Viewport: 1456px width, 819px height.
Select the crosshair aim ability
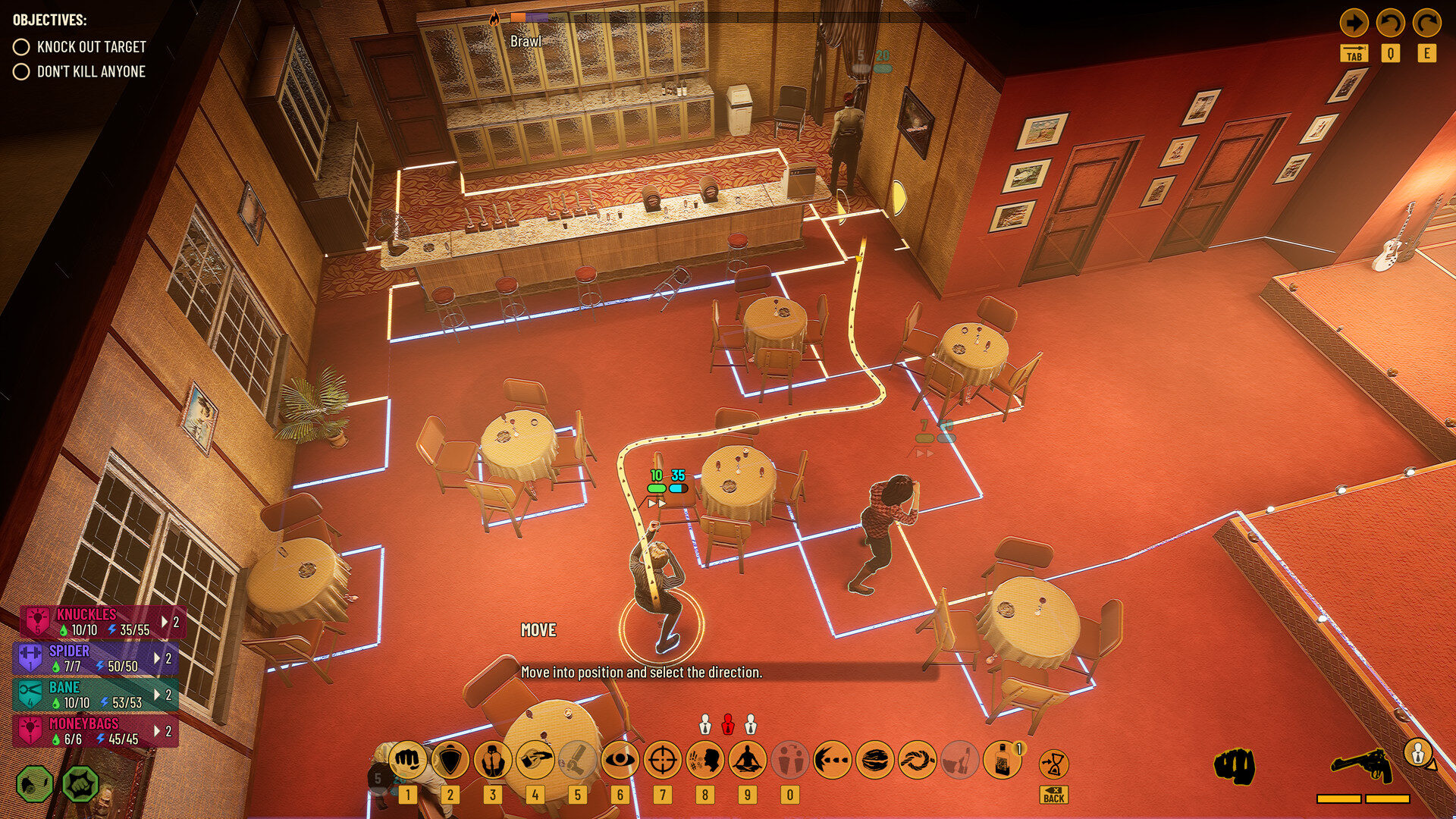tap(663, 760)
